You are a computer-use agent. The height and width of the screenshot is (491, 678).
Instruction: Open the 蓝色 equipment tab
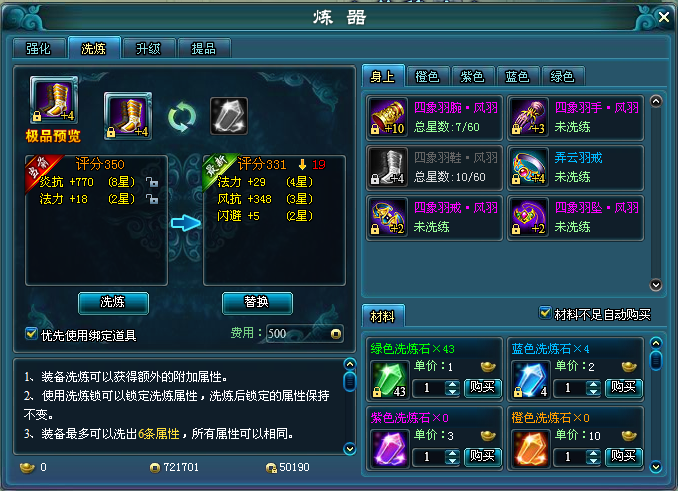[x=517, y=76]
